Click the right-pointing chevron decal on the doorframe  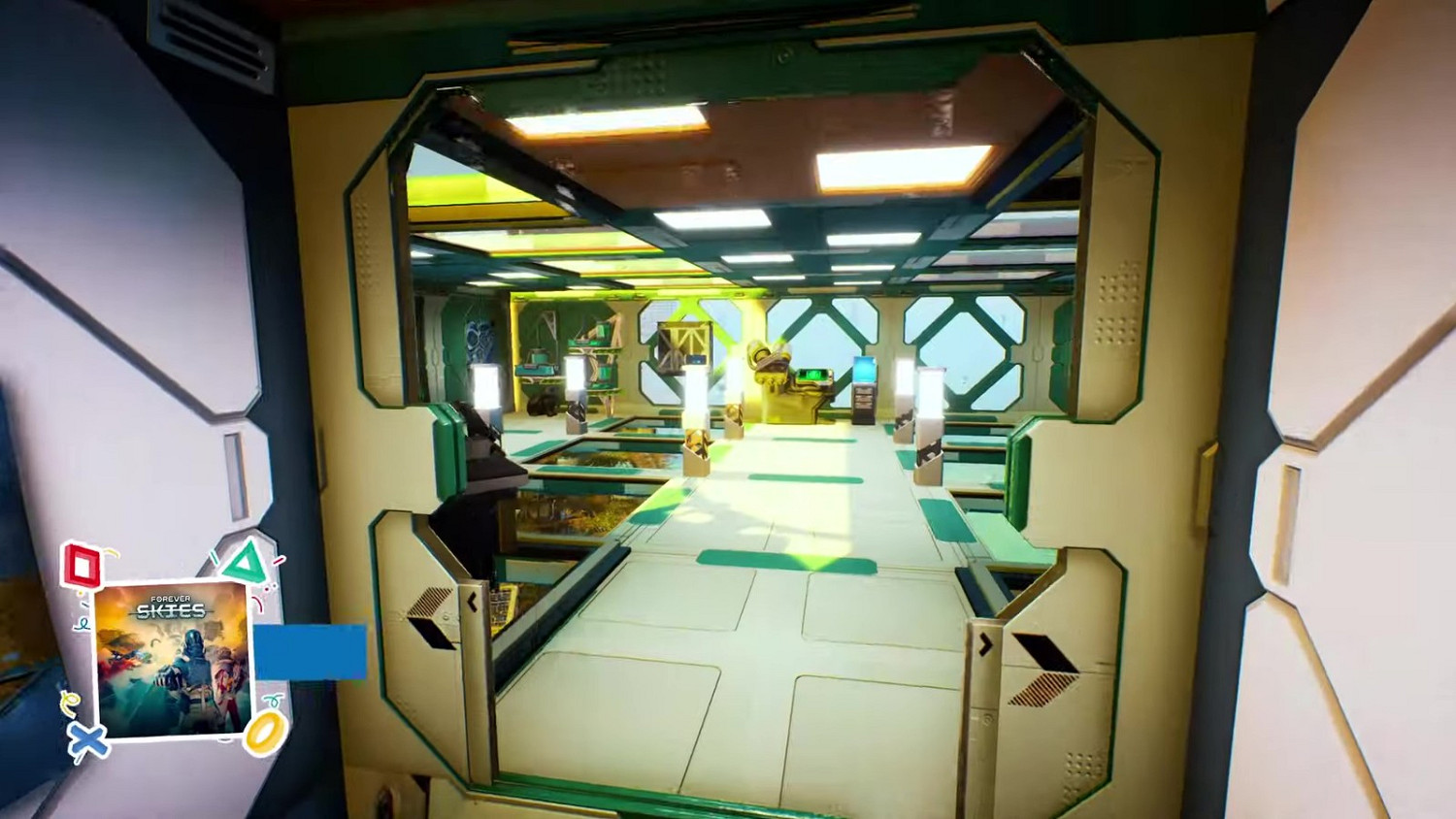[x=987, y=644]
